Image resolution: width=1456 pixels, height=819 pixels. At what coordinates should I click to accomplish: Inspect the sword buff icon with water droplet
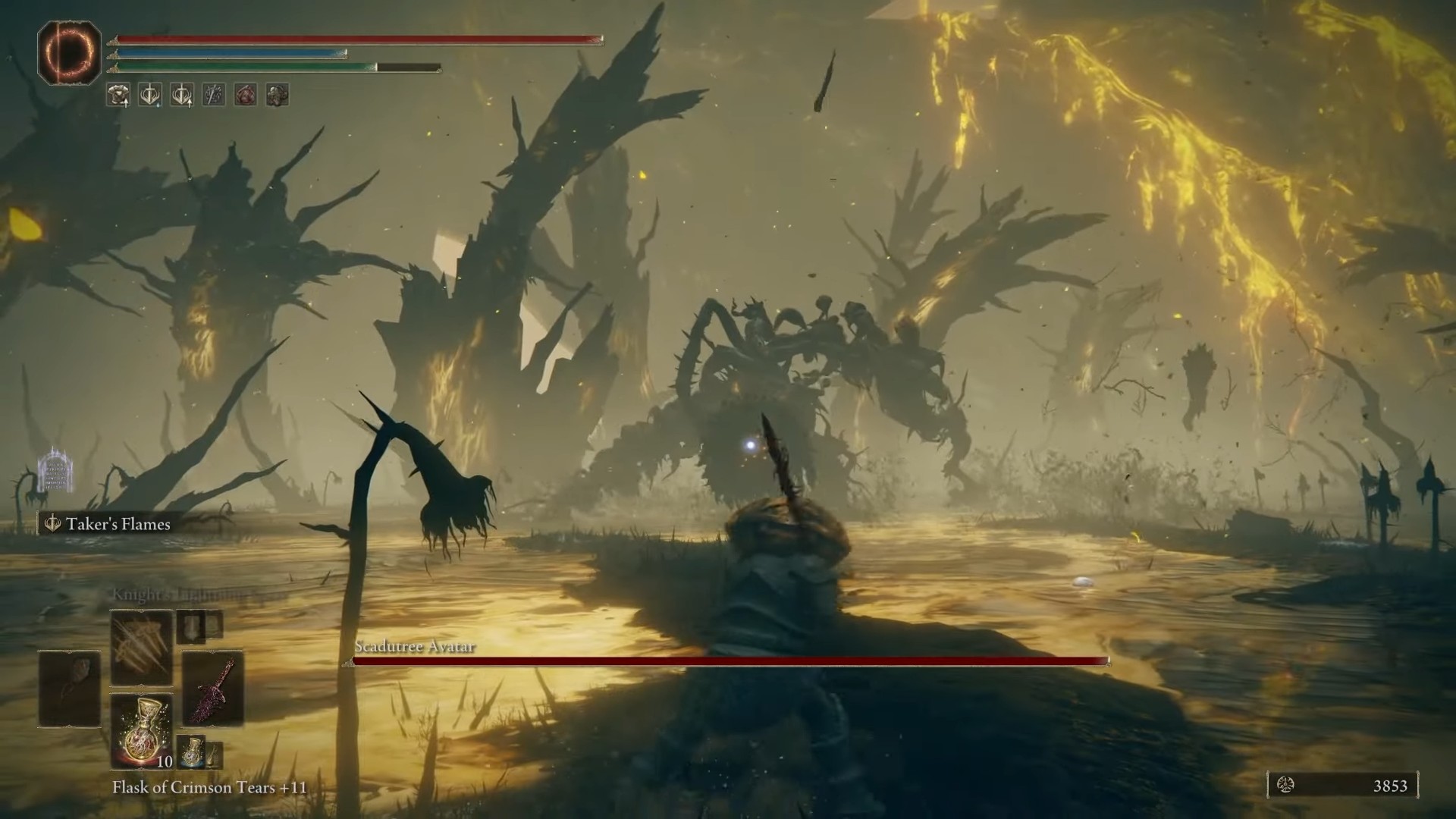point(150,95)
